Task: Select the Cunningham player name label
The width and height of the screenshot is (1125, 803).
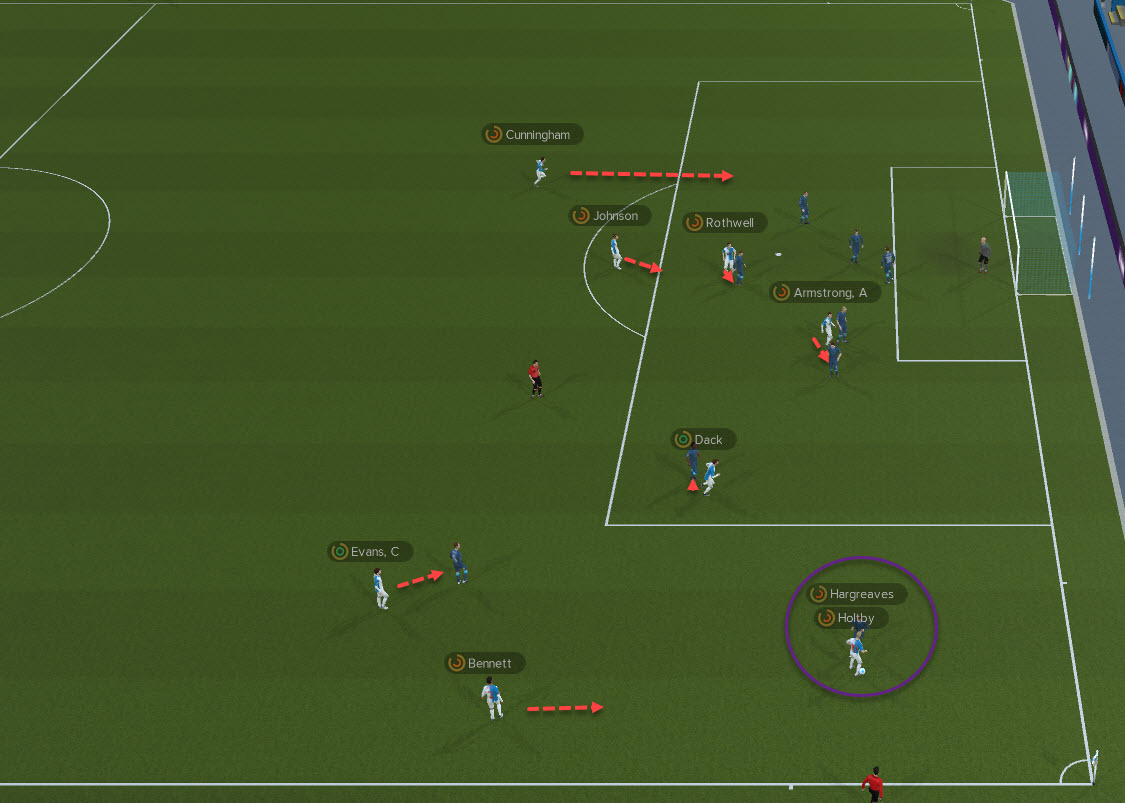Action: click(532, 135)
